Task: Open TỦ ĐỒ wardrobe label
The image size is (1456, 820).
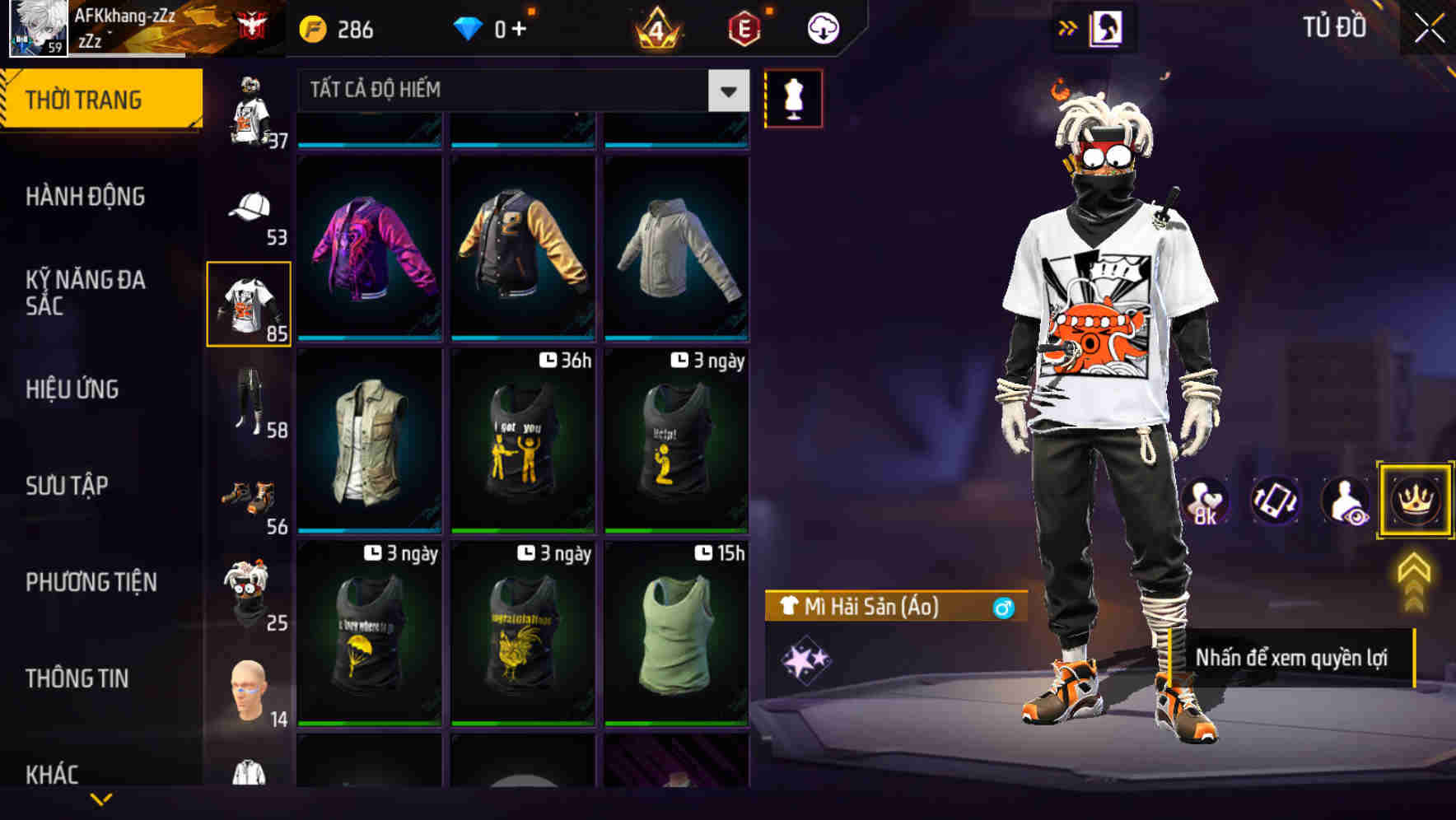Action: [x=1334, y=27]
